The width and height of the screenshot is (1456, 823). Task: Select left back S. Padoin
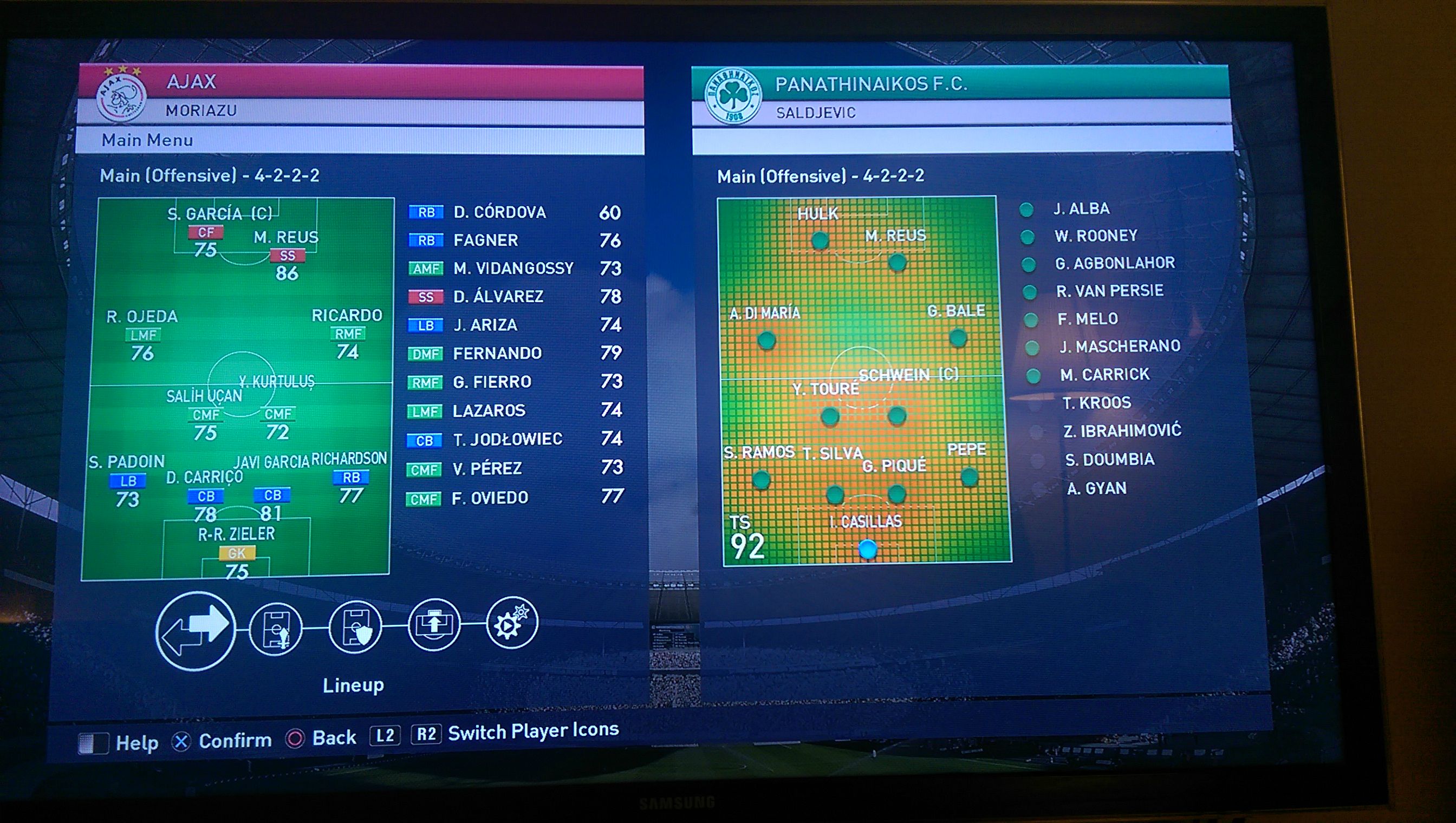pyautogui.click(x=128, y=481)
